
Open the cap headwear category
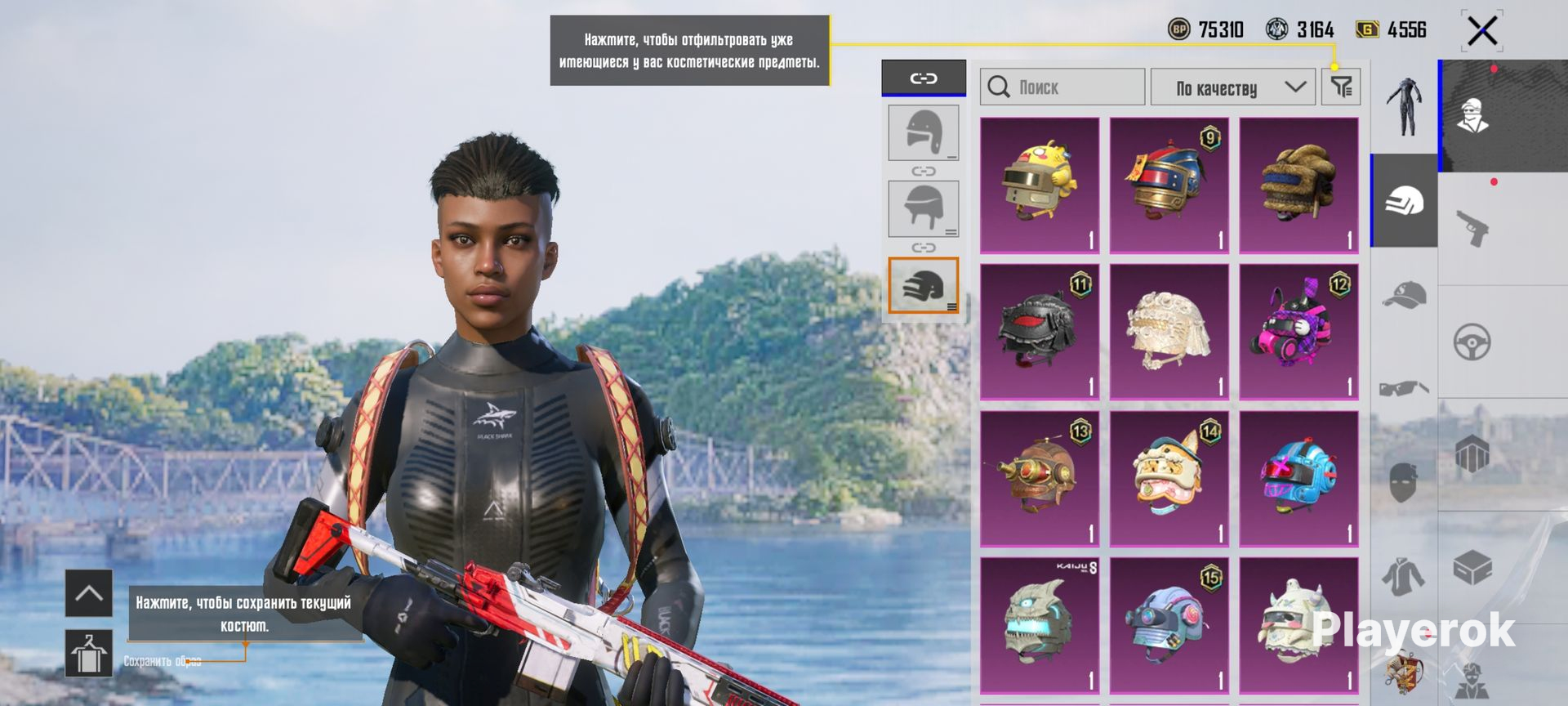tap(1404, 294)
